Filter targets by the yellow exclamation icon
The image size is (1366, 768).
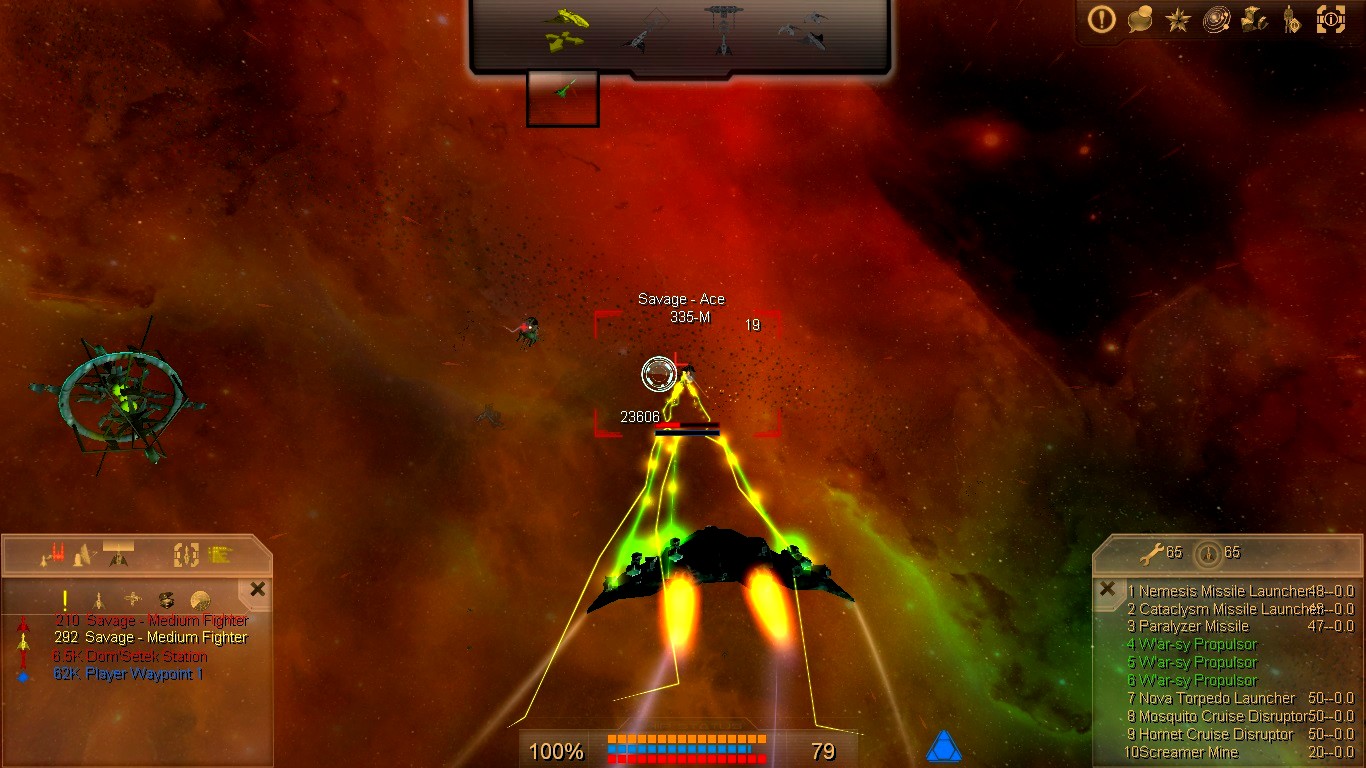pos(65,600)
